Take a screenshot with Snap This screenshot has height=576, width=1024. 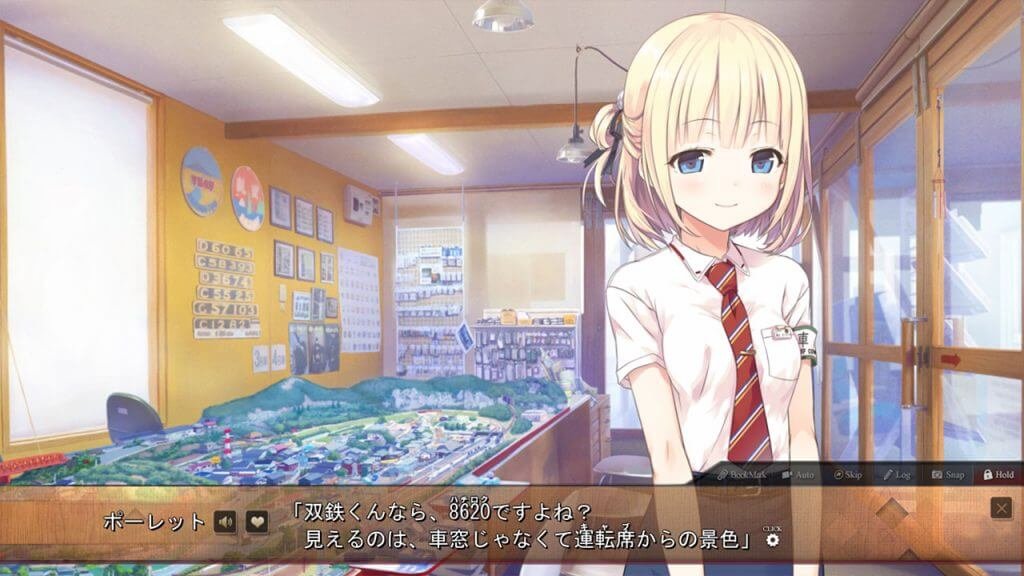948,474
